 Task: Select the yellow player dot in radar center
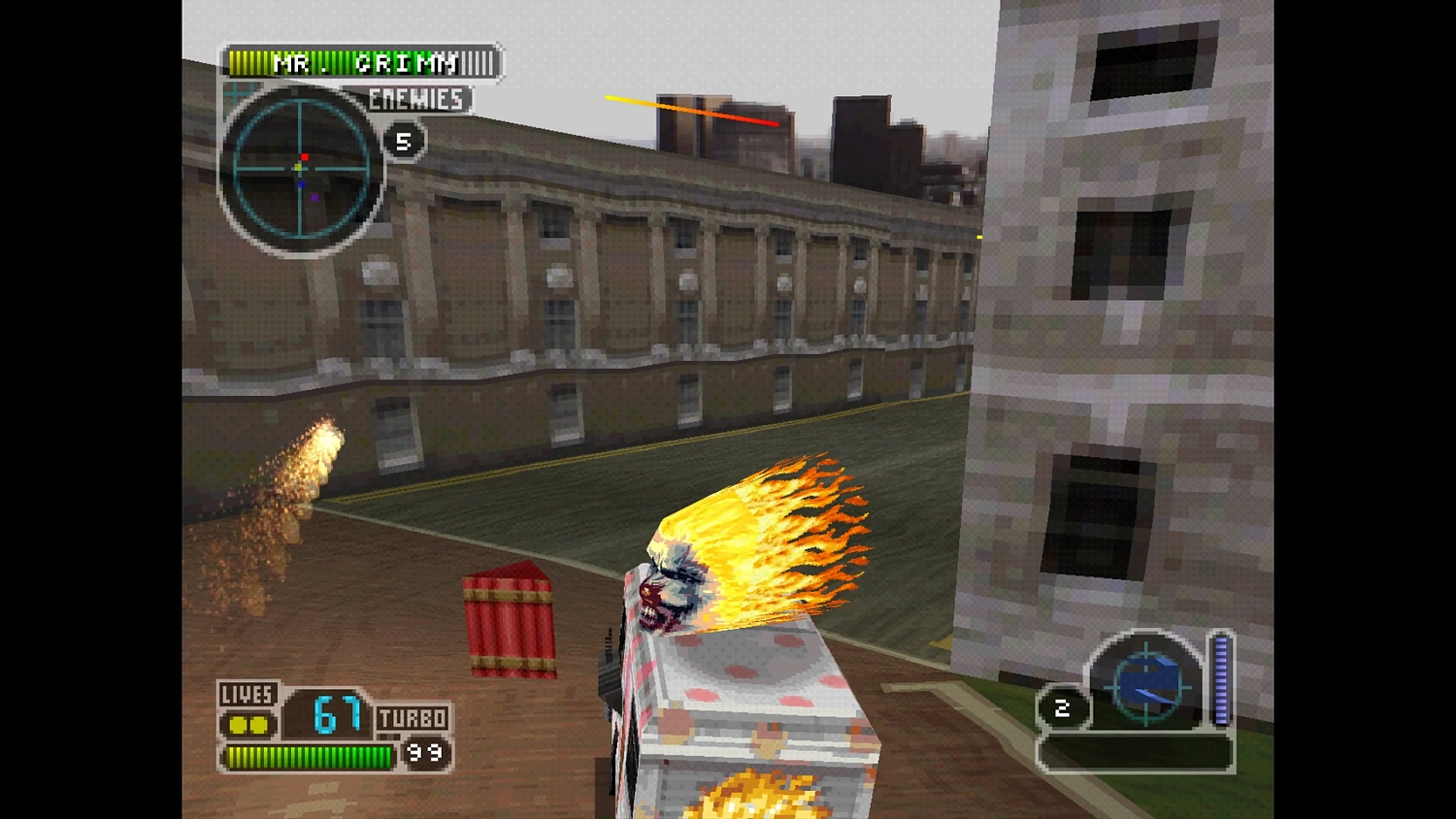pyautogui.click(x=298, y=167)
